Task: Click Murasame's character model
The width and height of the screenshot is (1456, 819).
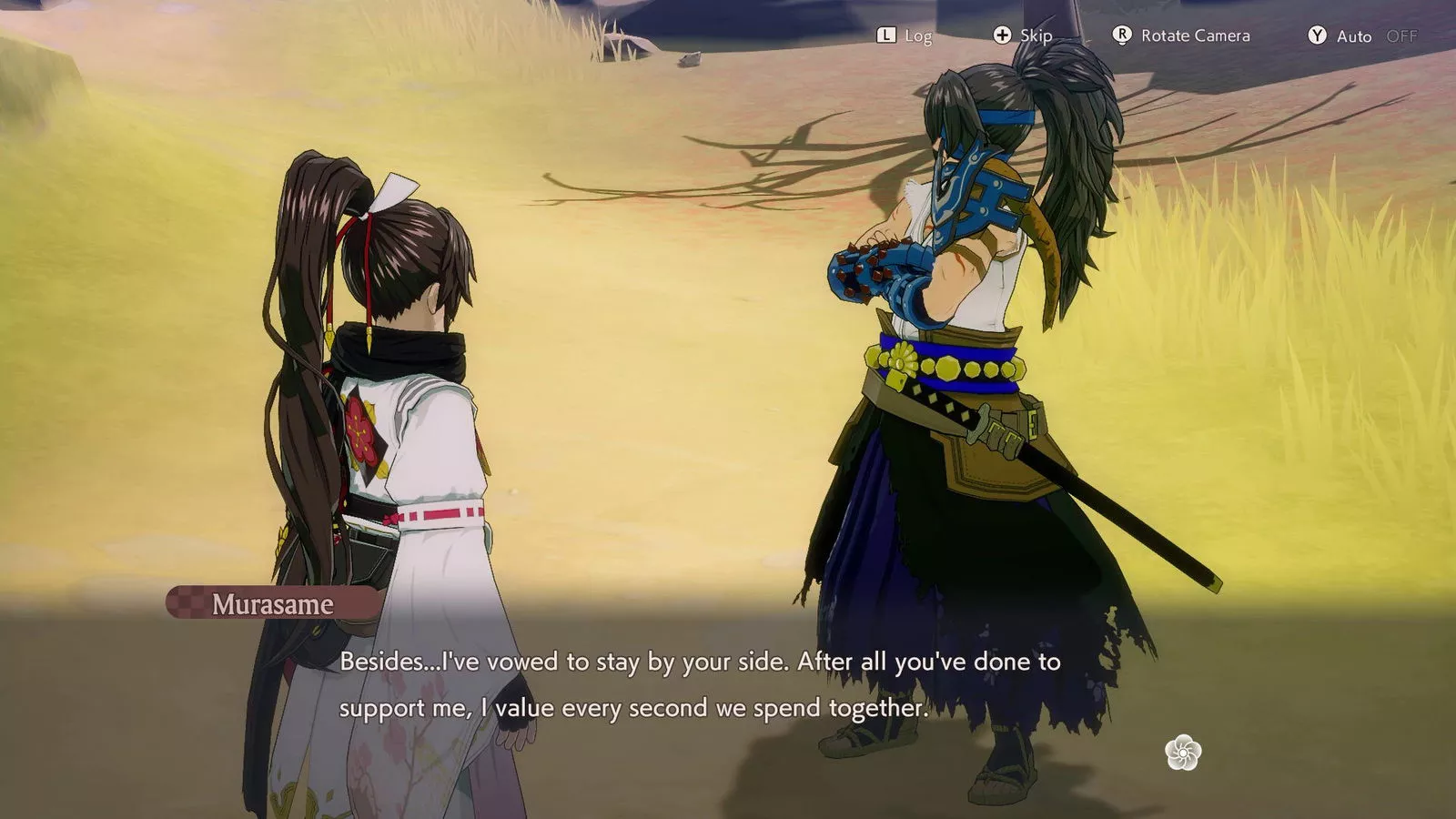Action: (382, 409)
